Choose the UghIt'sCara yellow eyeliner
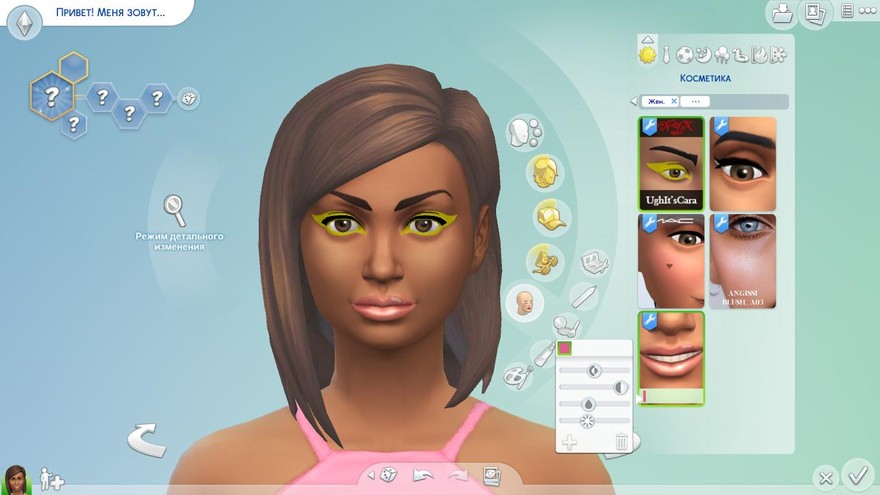 [671, 163]
